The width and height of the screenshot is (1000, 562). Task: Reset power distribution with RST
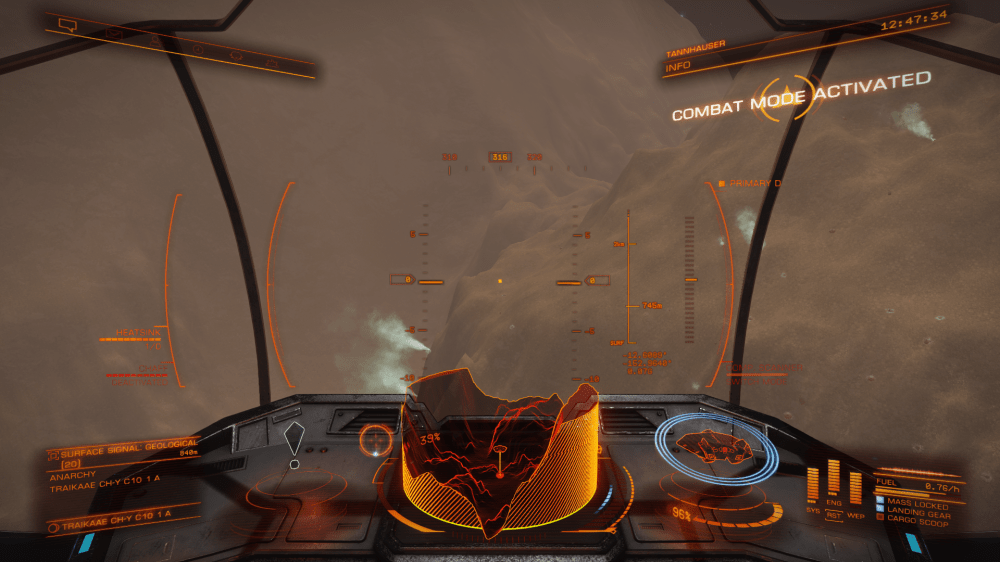833,515
